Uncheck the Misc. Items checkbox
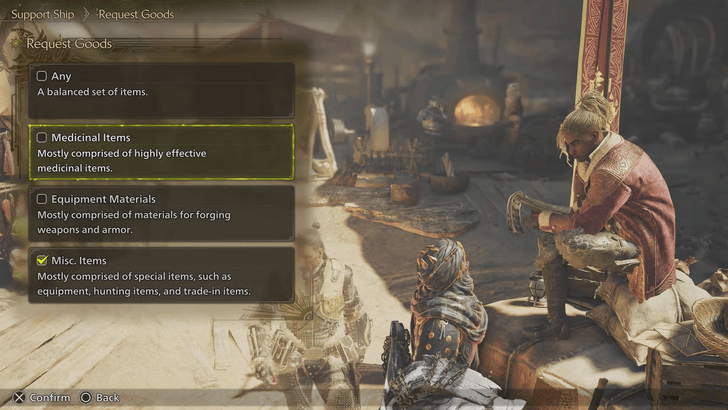This screenshot has height=410, width=728. [x=42, y=260]
